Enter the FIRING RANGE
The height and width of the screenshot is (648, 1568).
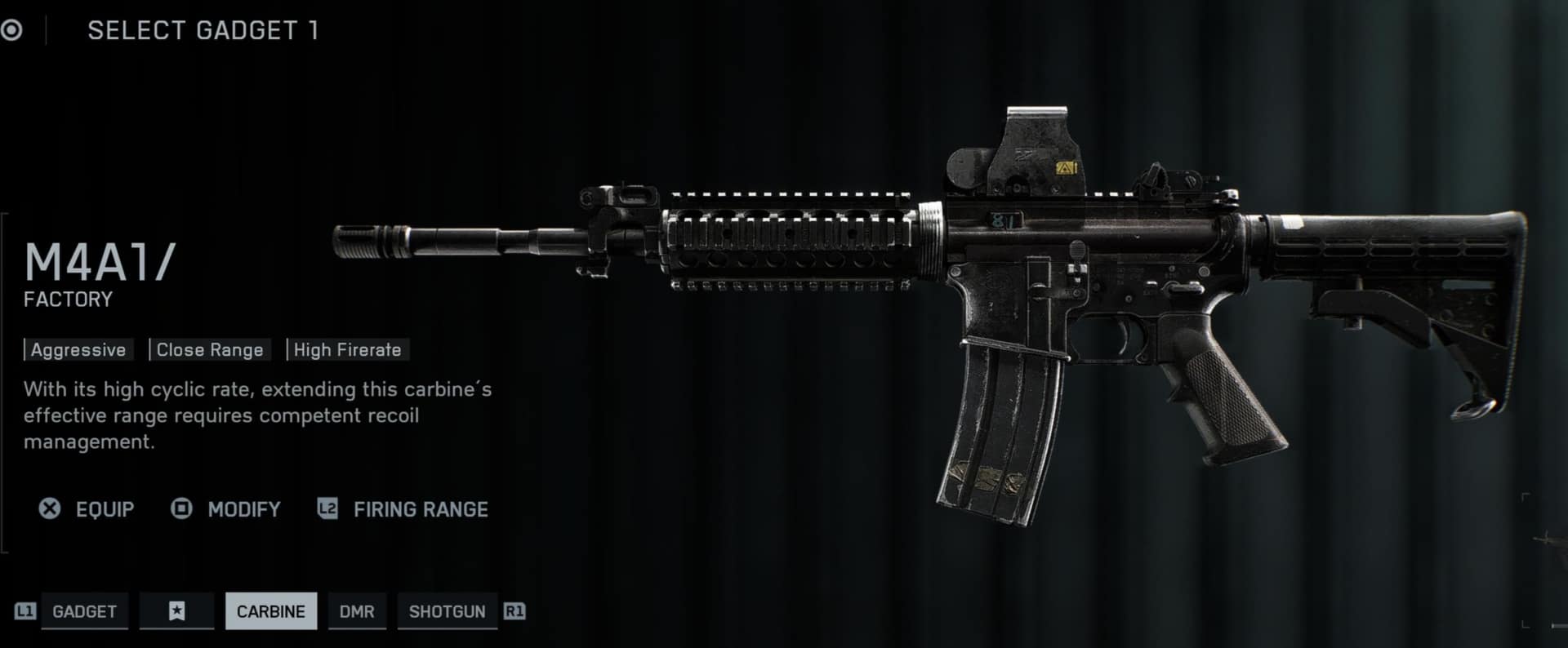(420, 508)
